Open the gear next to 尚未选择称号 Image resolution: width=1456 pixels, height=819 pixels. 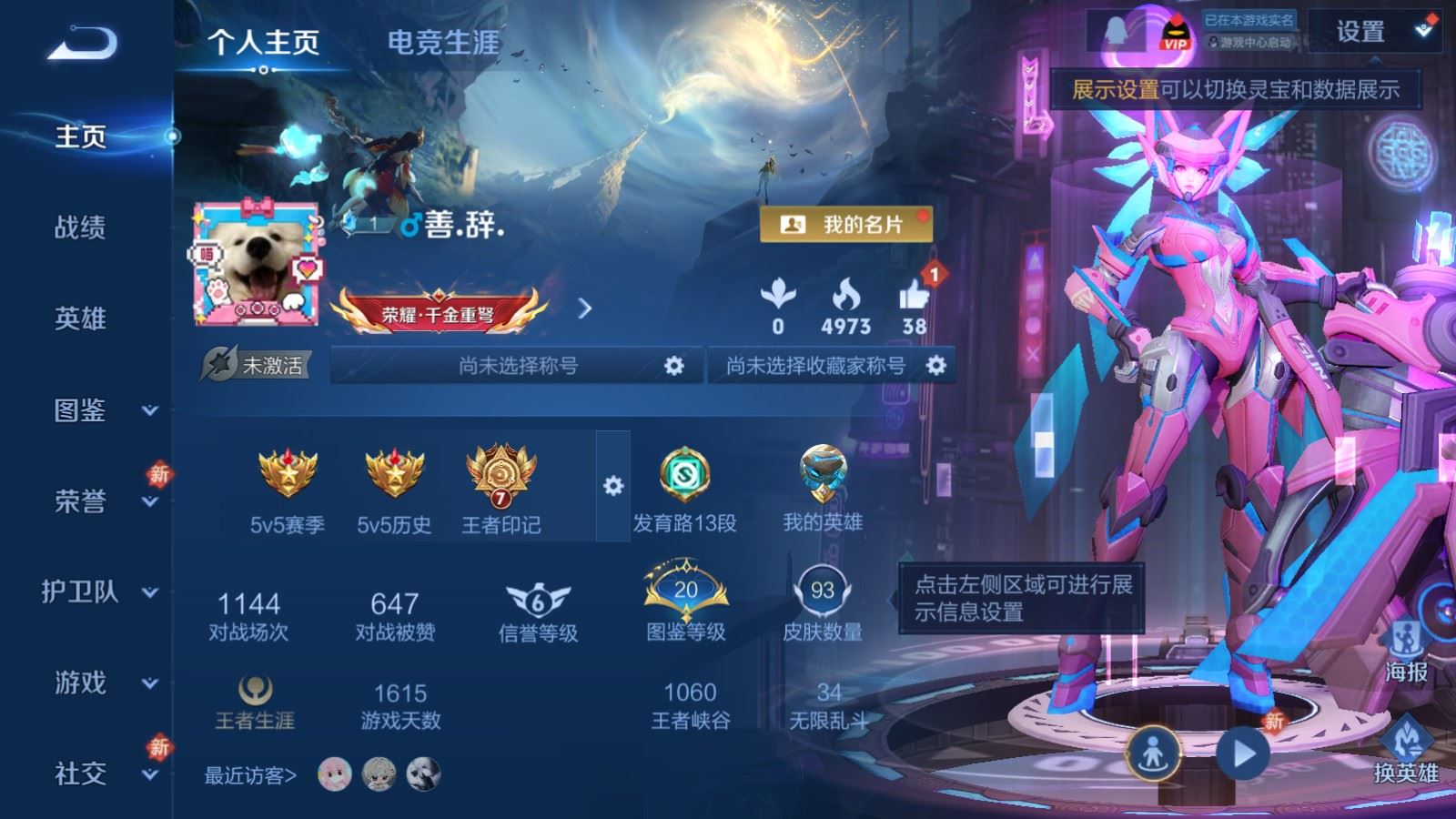pyautogui.click(x=674, y=364)
